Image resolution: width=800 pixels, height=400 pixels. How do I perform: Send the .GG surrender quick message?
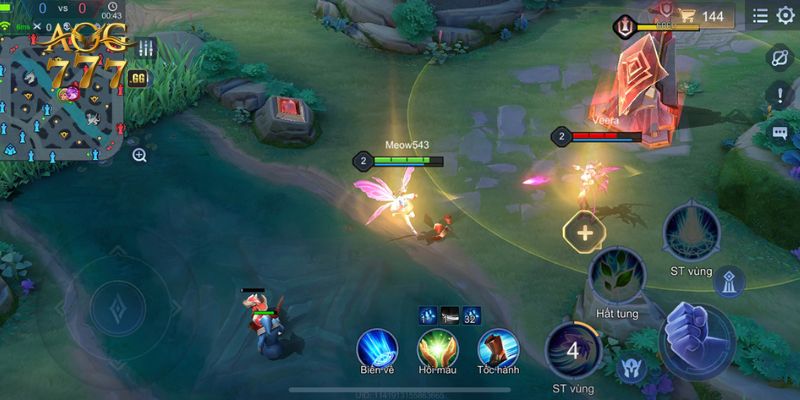(x=138, y=79)
